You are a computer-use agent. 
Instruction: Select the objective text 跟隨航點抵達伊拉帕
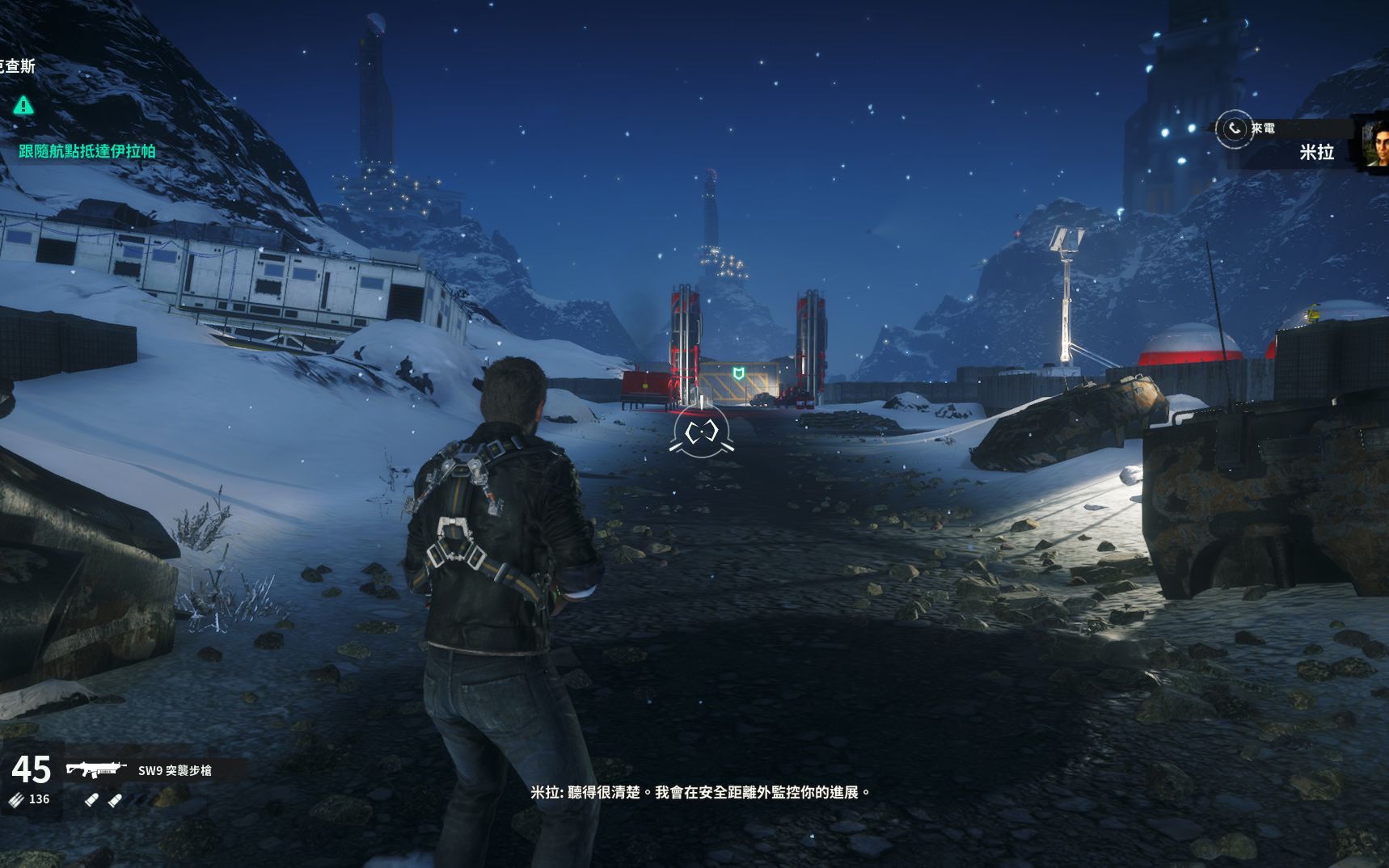[87, 151]
